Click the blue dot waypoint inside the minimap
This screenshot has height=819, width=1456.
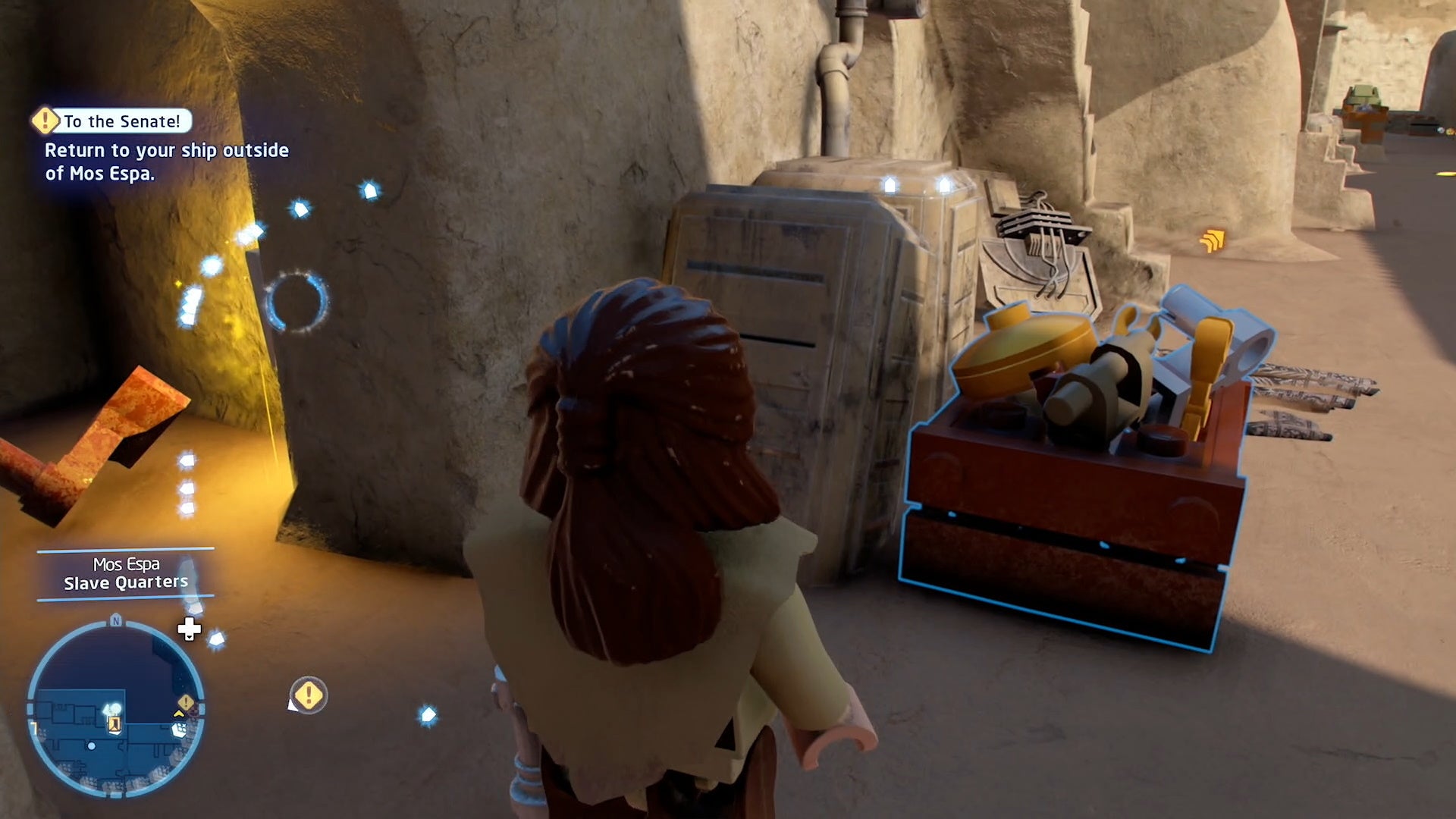pyautogui.click(x=92, y=745)
